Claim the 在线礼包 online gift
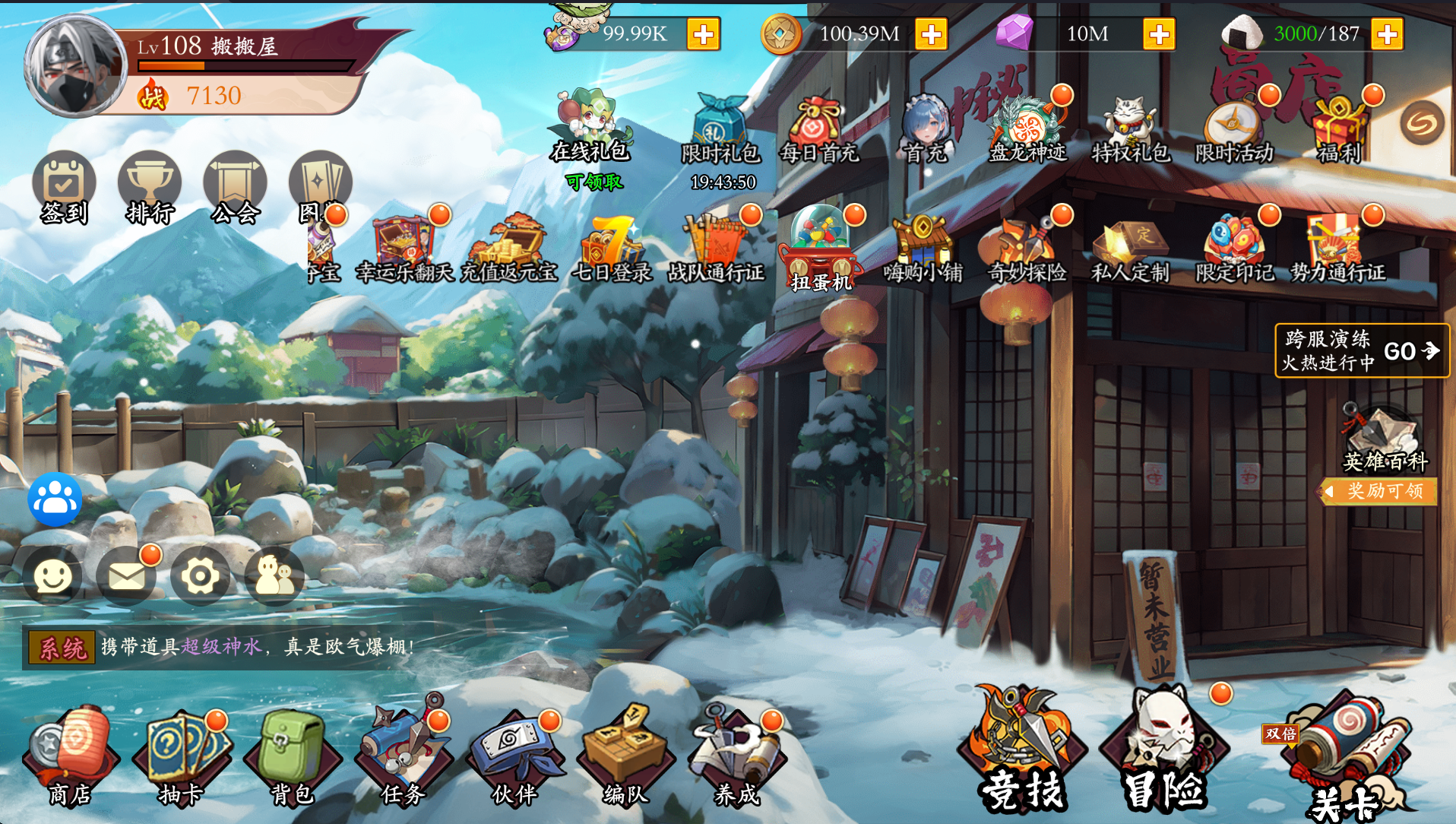Viewport: 1456px width, 824px height. 591,129
